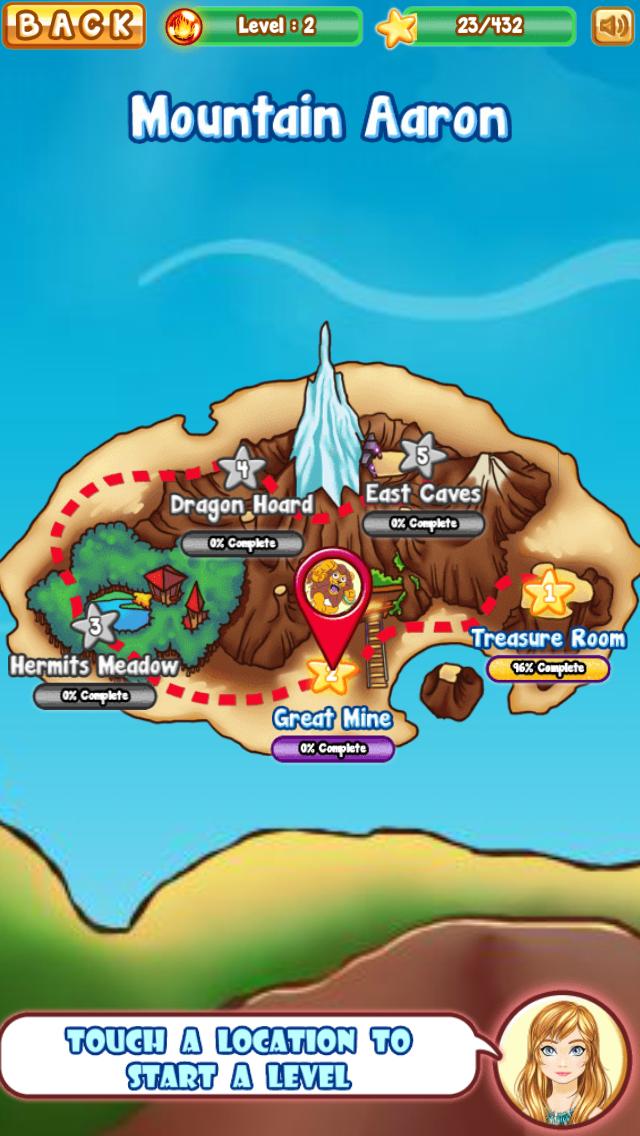640x1136 pixels.
Task: Toggle the sound speaker button
Action: [613, 26]
